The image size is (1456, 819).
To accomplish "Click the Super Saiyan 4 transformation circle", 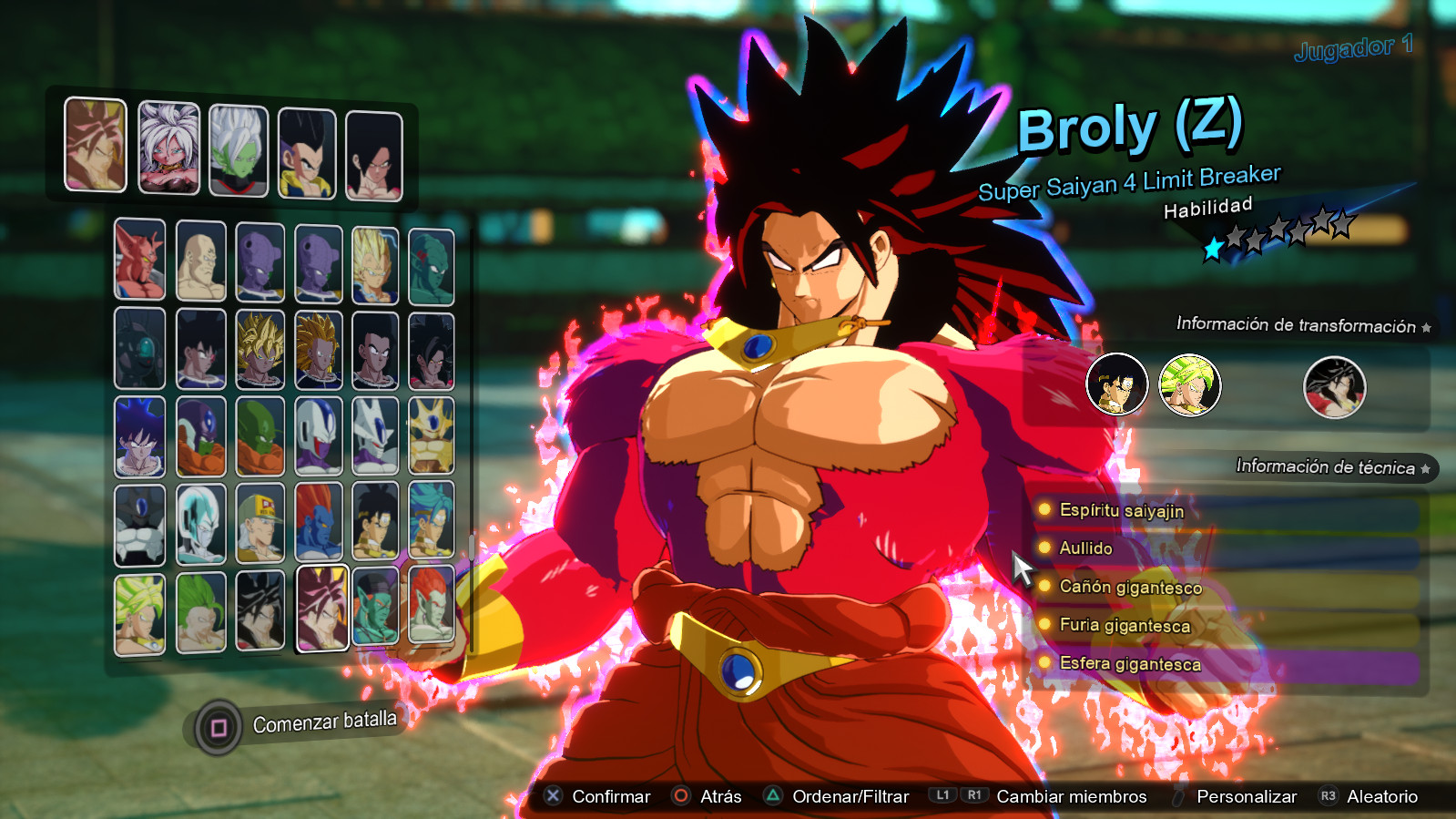I will click(x=1336, y=387).
